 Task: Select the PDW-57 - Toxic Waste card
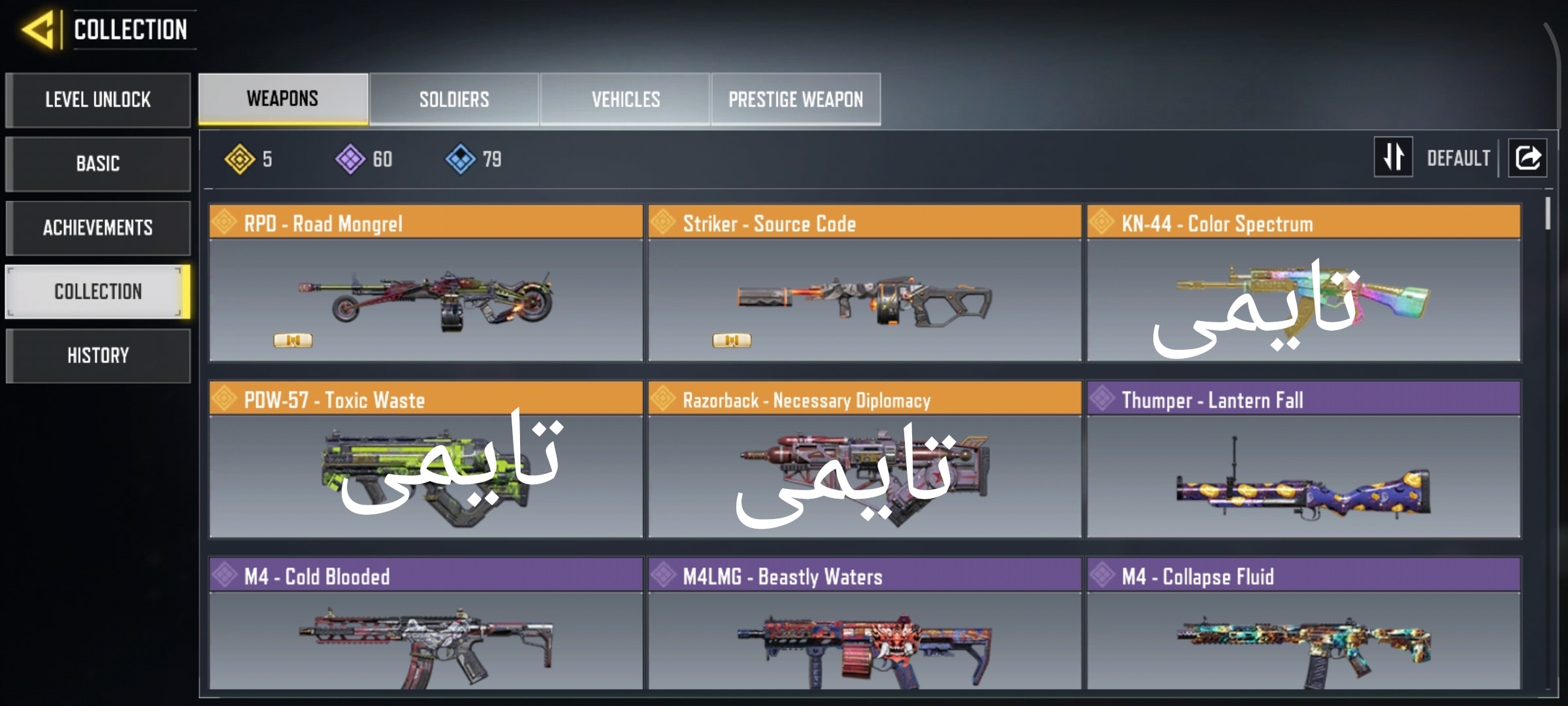tap(426, 460)
